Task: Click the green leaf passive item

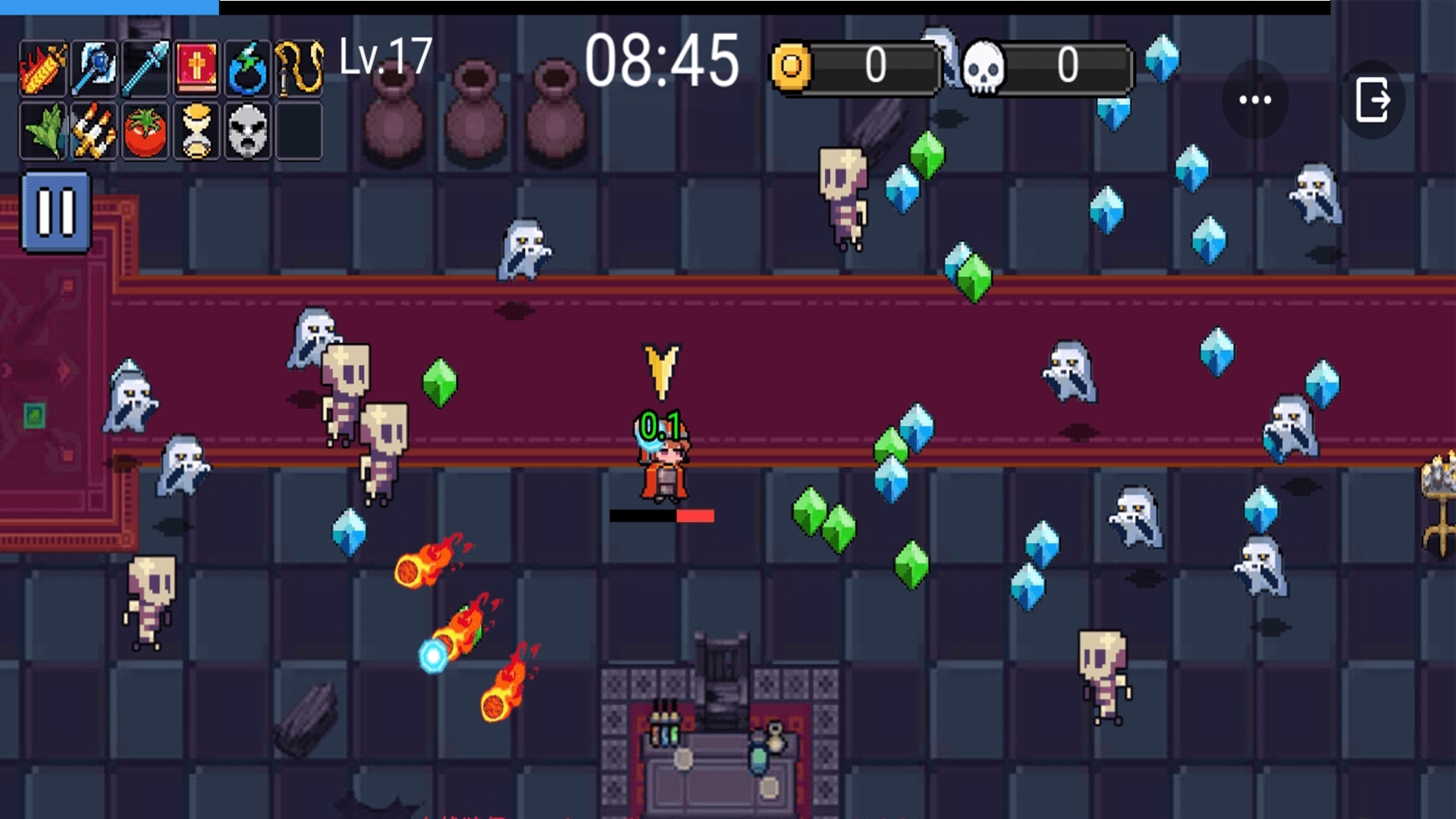Action: 43,132
